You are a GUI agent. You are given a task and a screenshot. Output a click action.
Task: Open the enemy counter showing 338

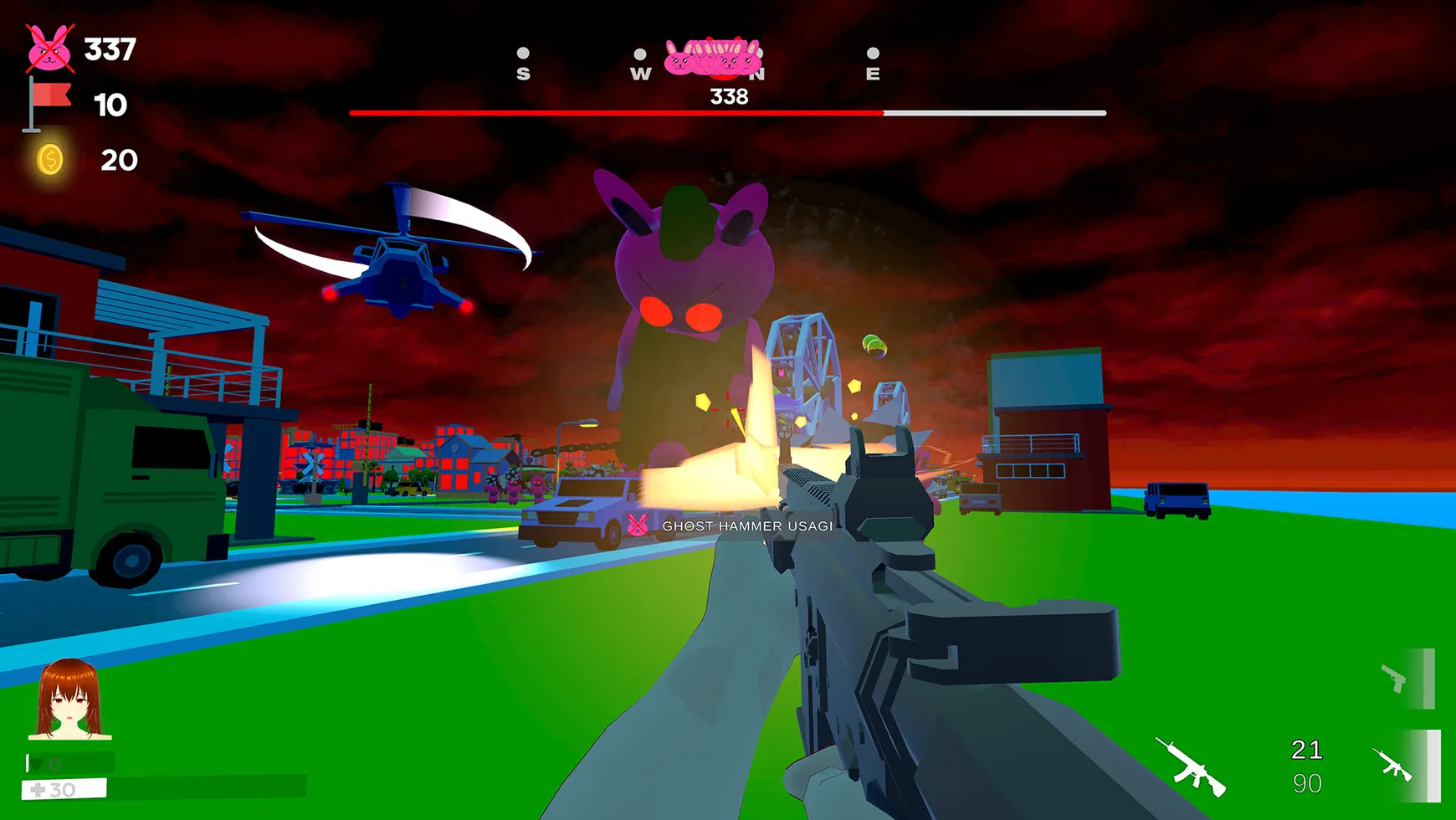[x=729, y=98]
